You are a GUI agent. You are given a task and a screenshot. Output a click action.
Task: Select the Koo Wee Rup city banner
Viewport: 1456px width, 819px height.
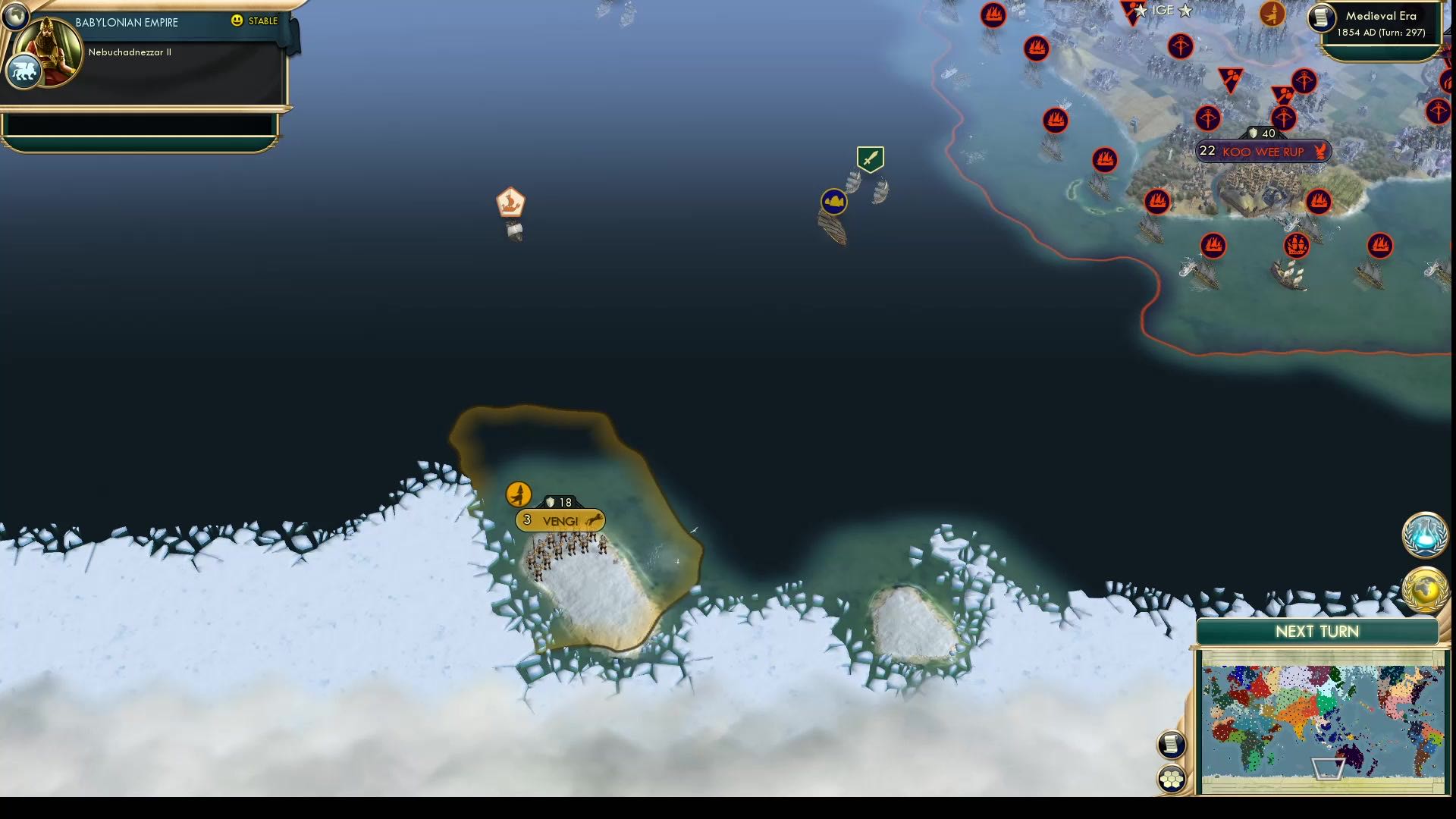tap(1263, 152)
